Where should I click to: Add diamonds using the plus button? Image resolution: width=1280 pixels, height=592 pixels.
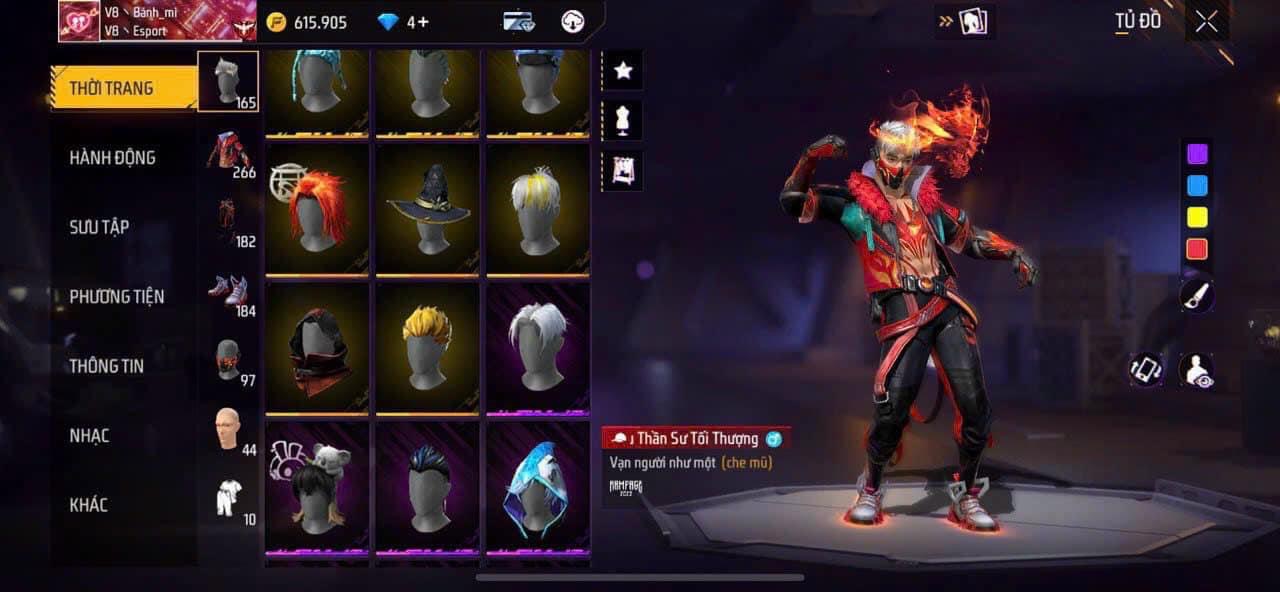(x=424, y=22)
